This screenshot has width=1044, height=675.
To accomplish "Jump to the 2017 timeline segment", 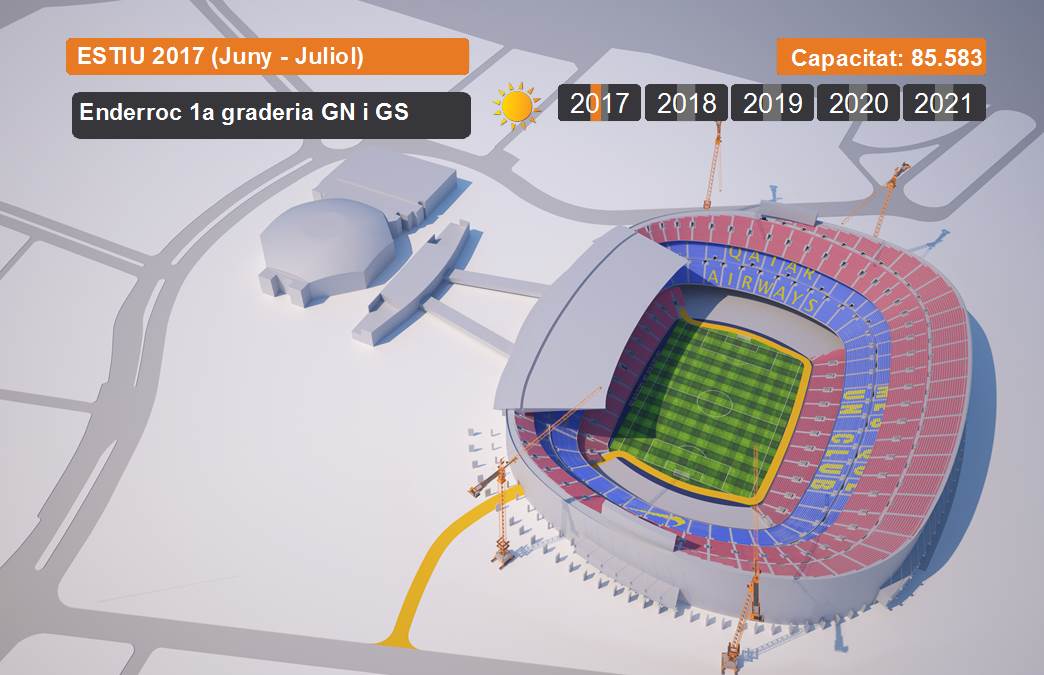I will 600,103.
